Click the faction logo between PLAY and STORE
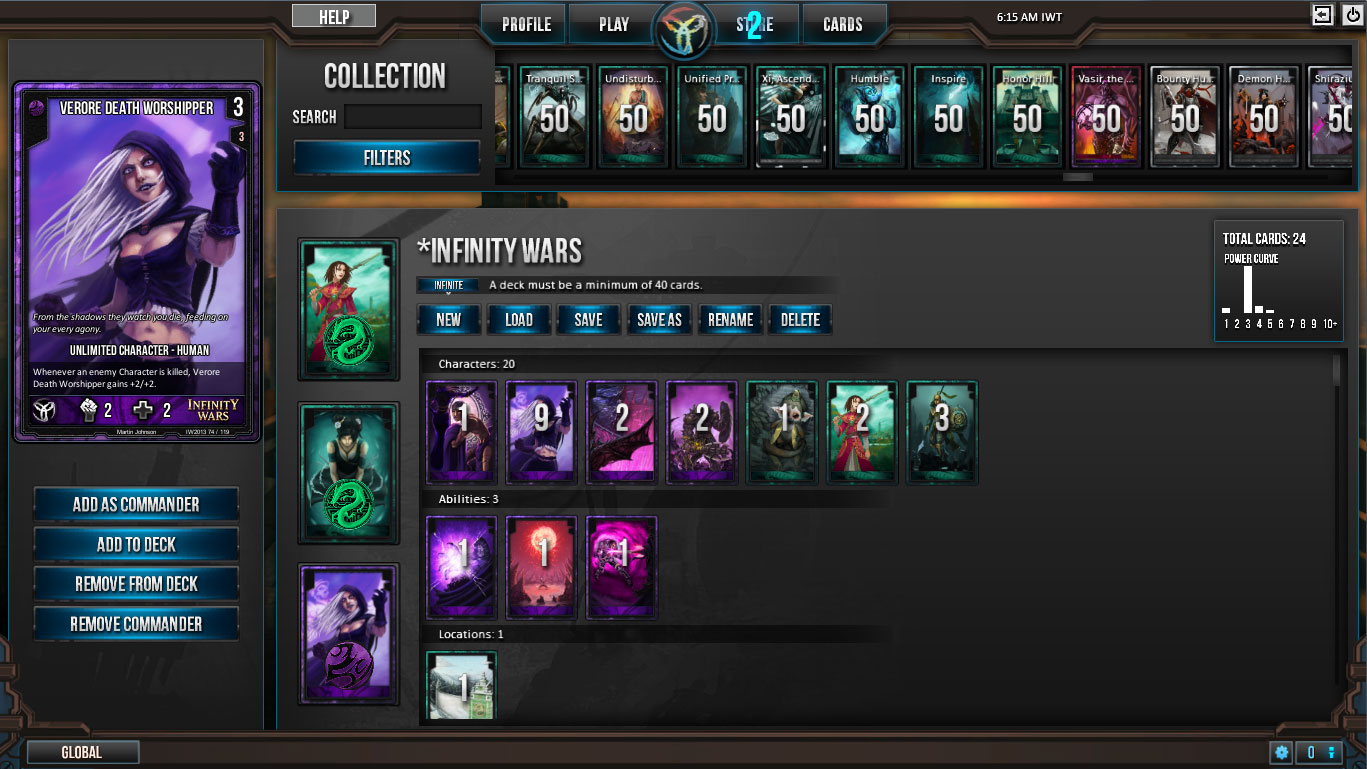1367x769 pixels. pos(685,30)
